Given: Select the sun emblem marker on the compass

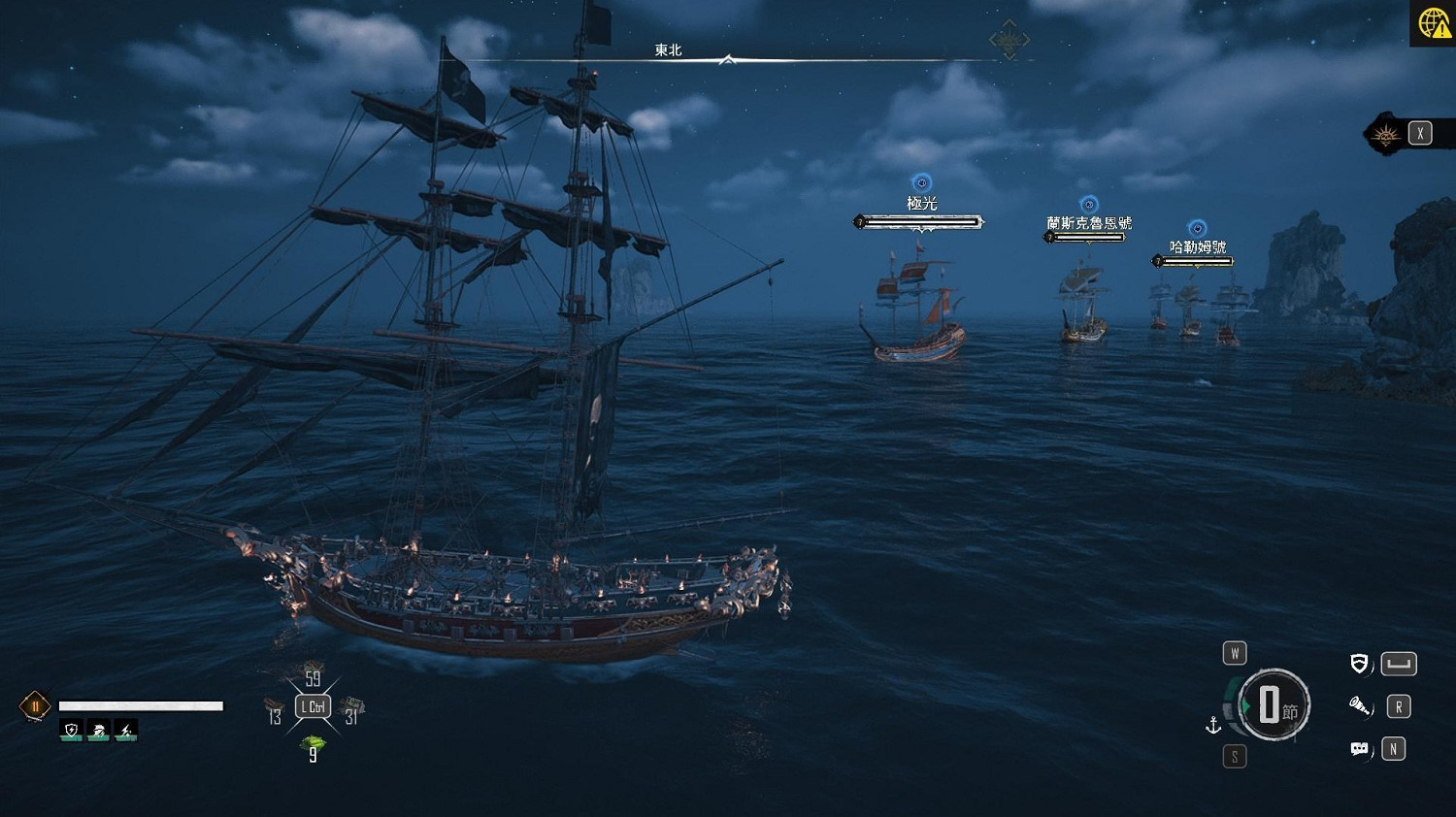Looking at the screenshot, I should coord(1009,41).
